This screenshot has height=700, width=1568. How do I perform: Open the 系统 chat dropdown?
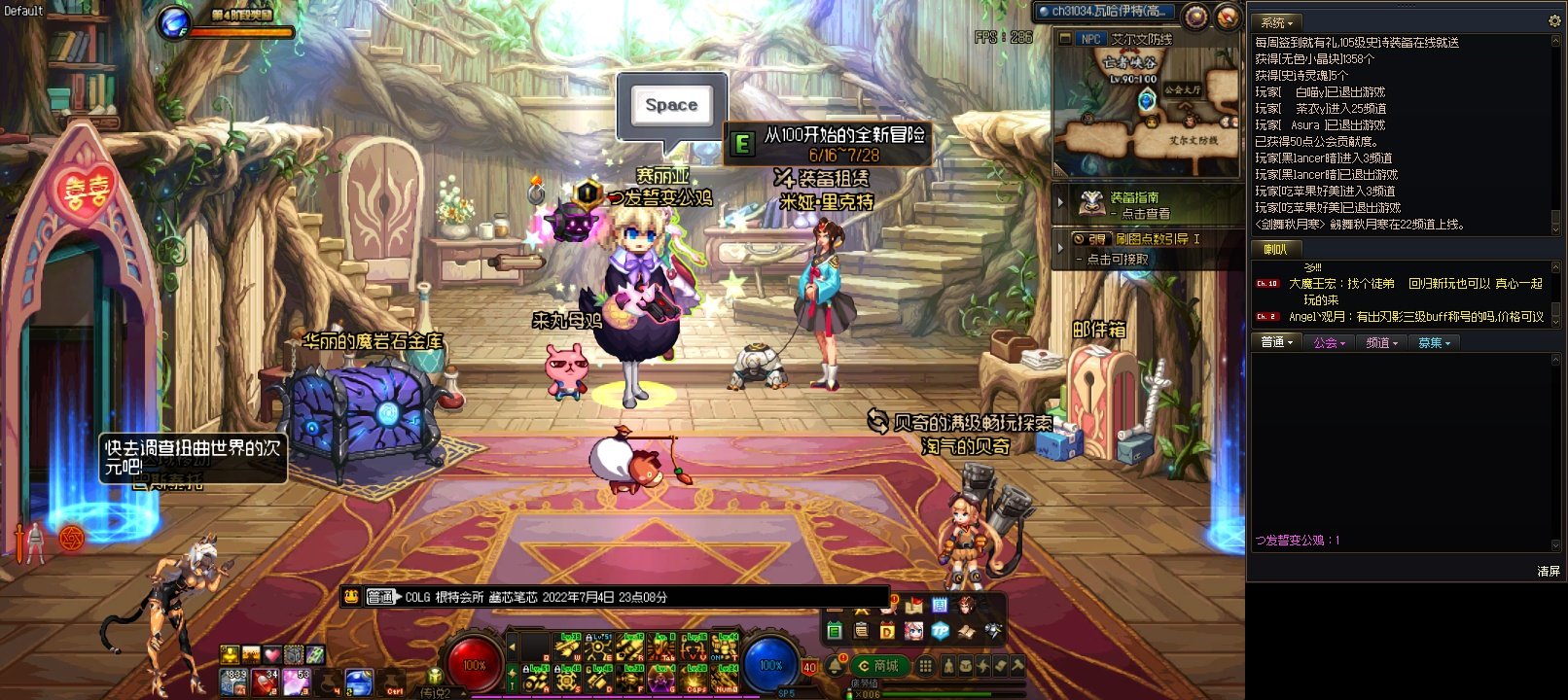(x=1276, y=22)
